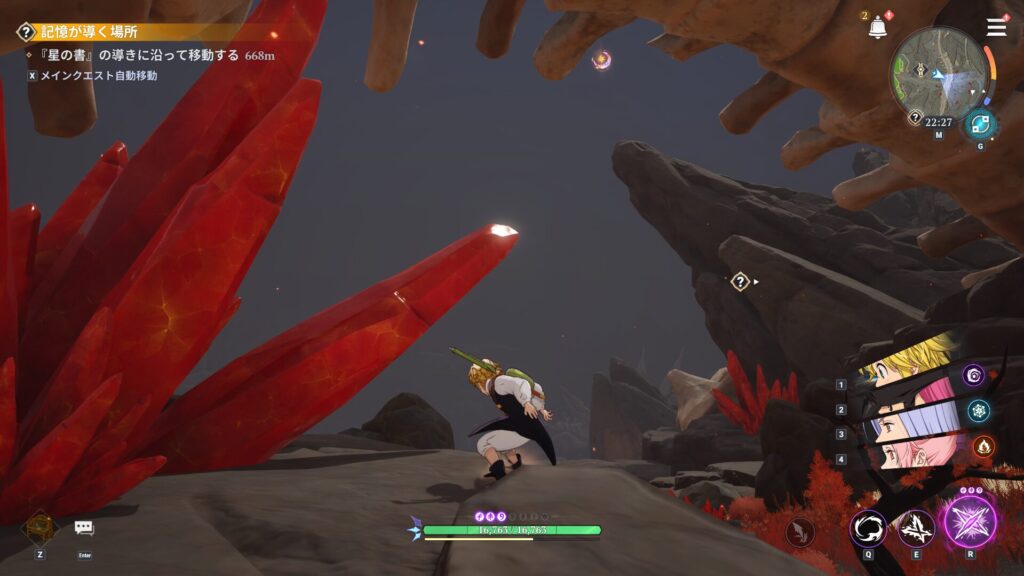
Task: Open the notification bell
Action: click(878, 28)
